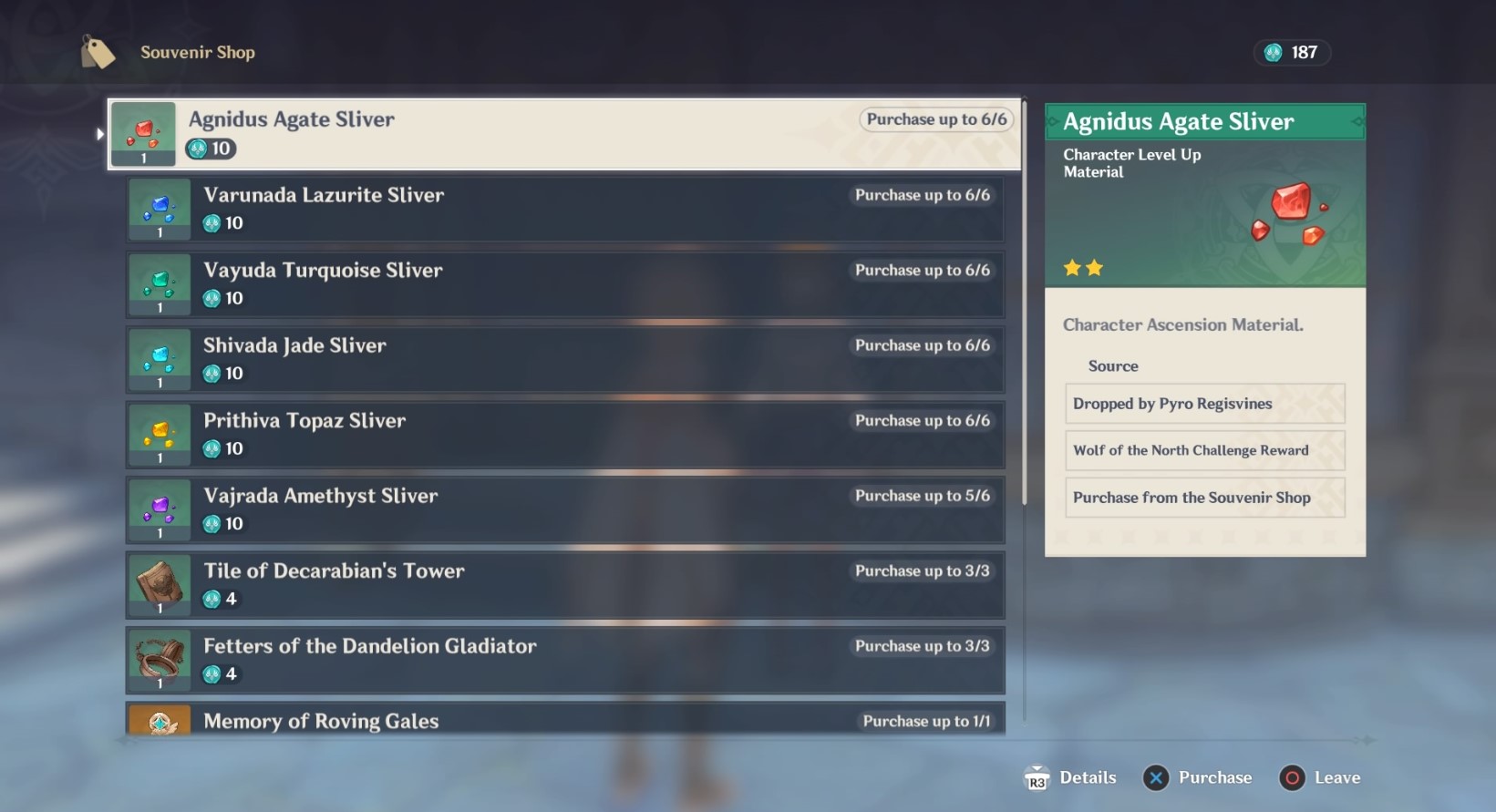This screenshot has width=1496, height=812.
Task: Click Purchase from the Souvenir Shop source
Action: pos(1204,498)
